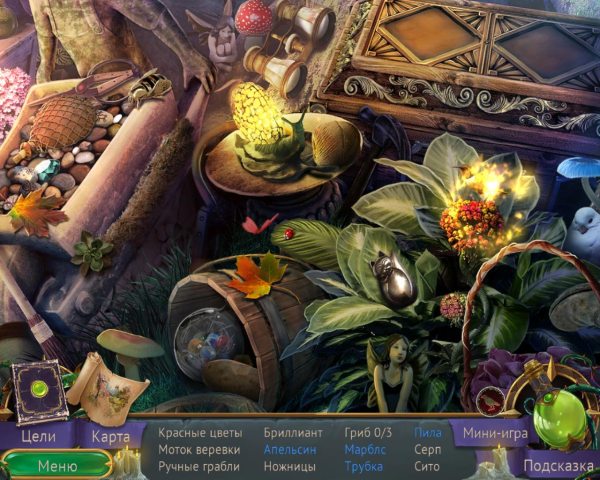Select "Серп" in the item list
The image size is (600, 480).
pos(427,449)
